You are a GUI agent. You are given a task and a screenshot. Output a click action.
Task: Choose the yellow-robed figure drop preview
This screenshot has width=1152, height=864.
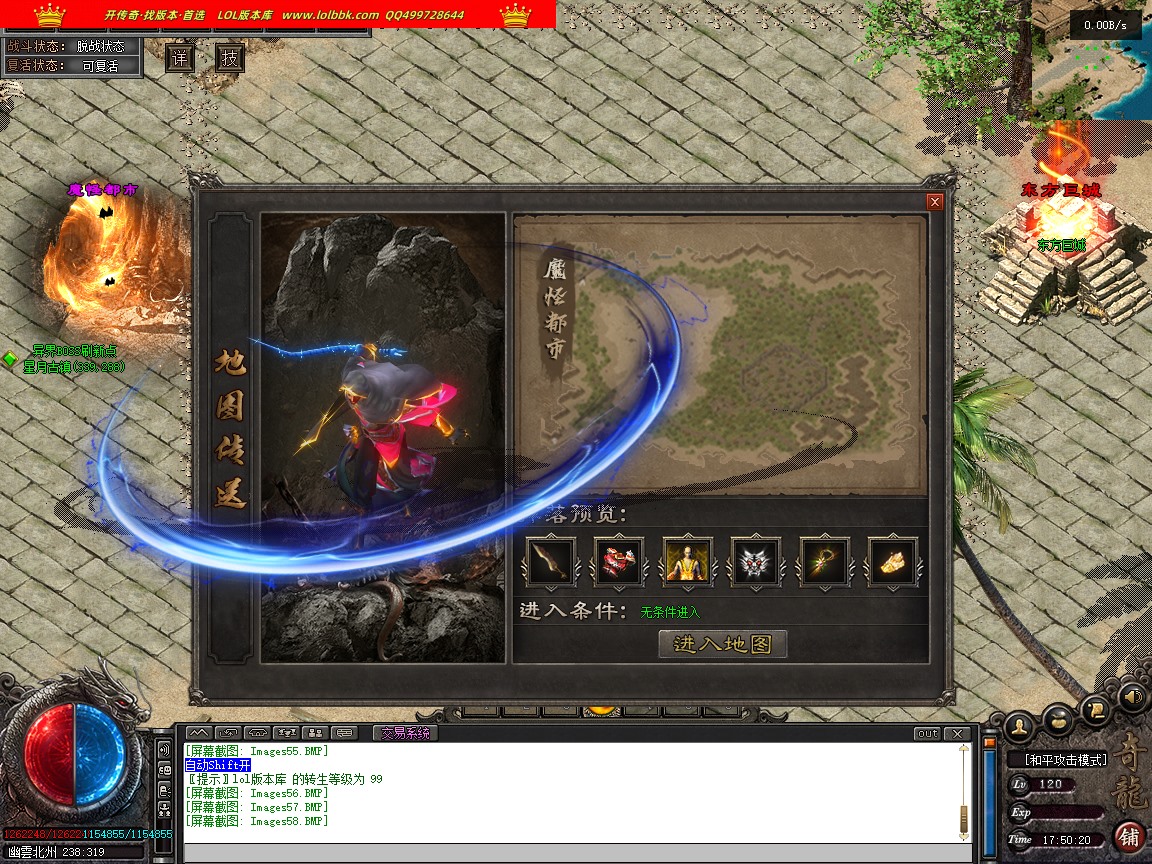(x=688, y=562)
